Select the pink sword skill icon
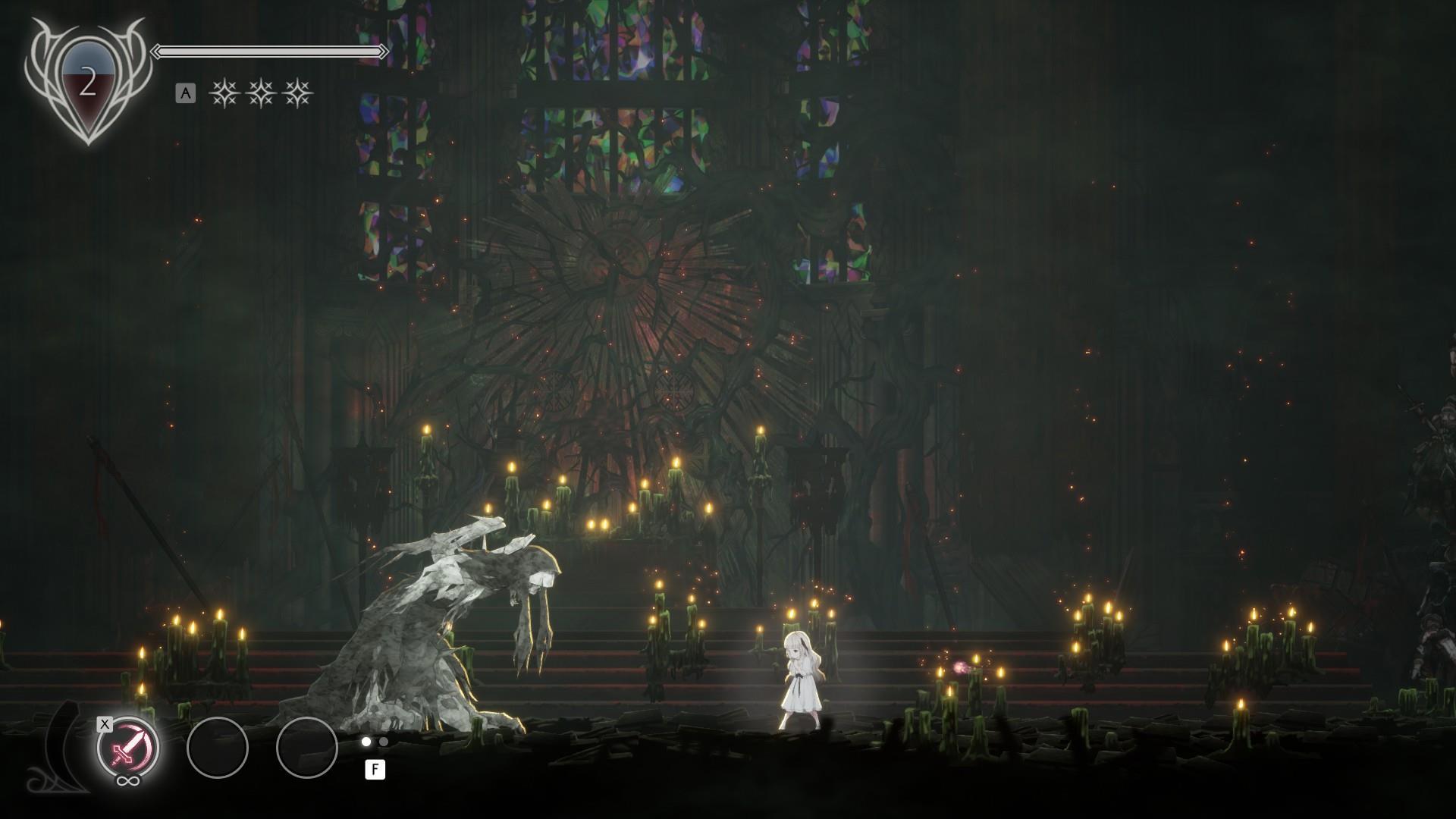 coord(127,748)
